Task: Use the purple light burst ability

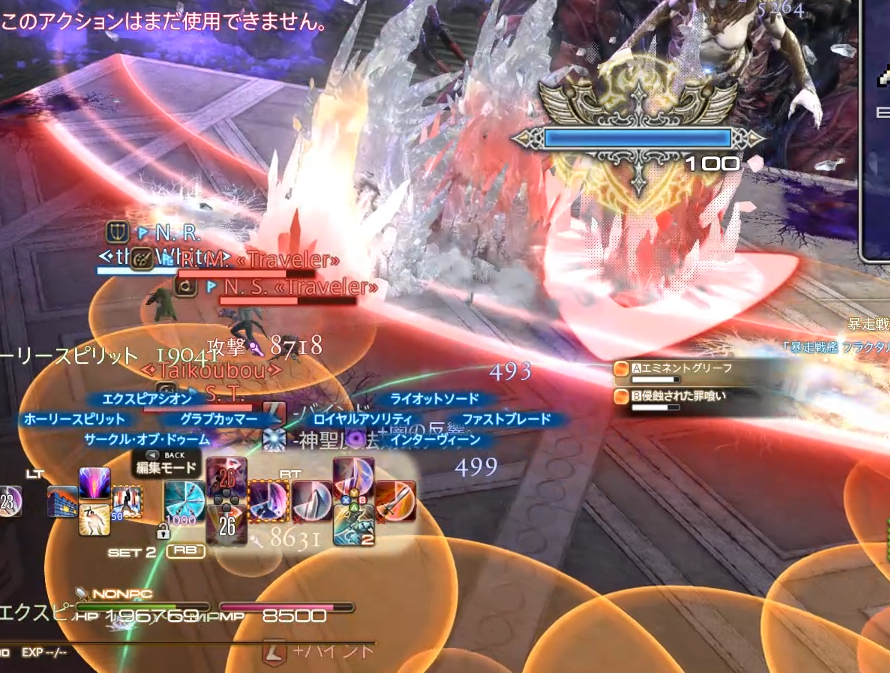Action: (94, 484)
